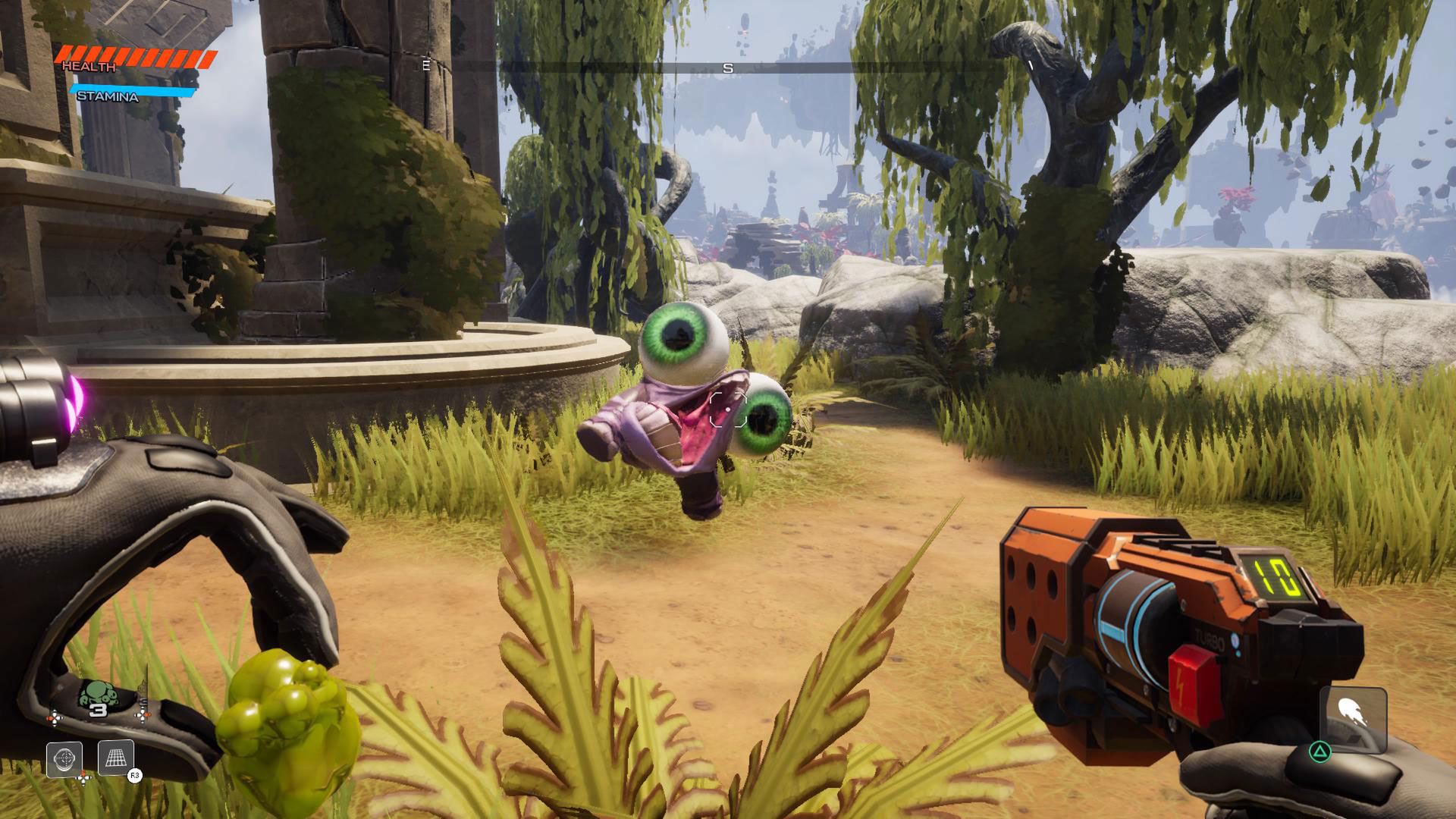This screenshot has height=819, width=1456.
Task: Click the grid map icon
Action: click(x=116, y=758)
